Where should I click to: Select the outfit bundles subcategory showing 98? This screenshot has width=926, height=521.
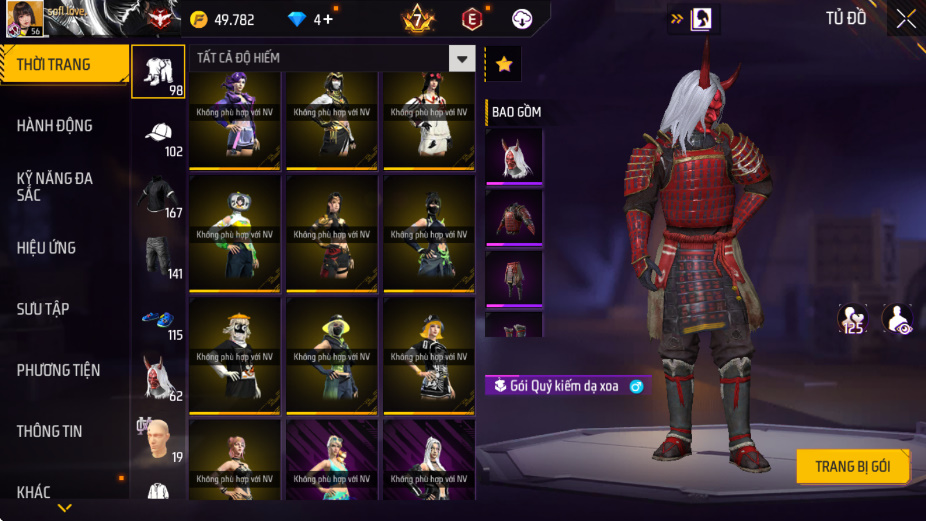158,72
